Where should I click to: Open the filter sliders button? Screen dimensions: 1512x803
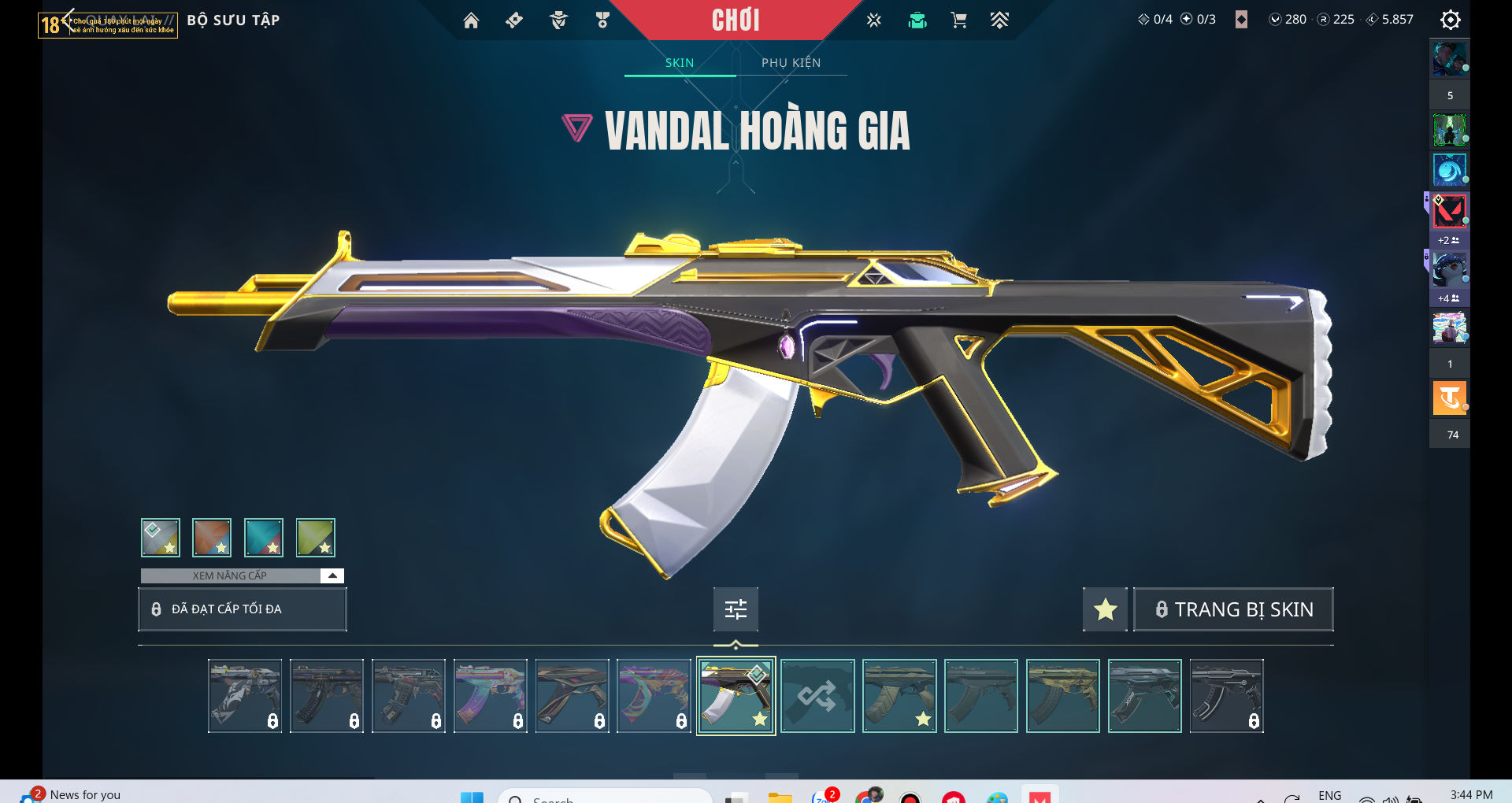(736, 609)
